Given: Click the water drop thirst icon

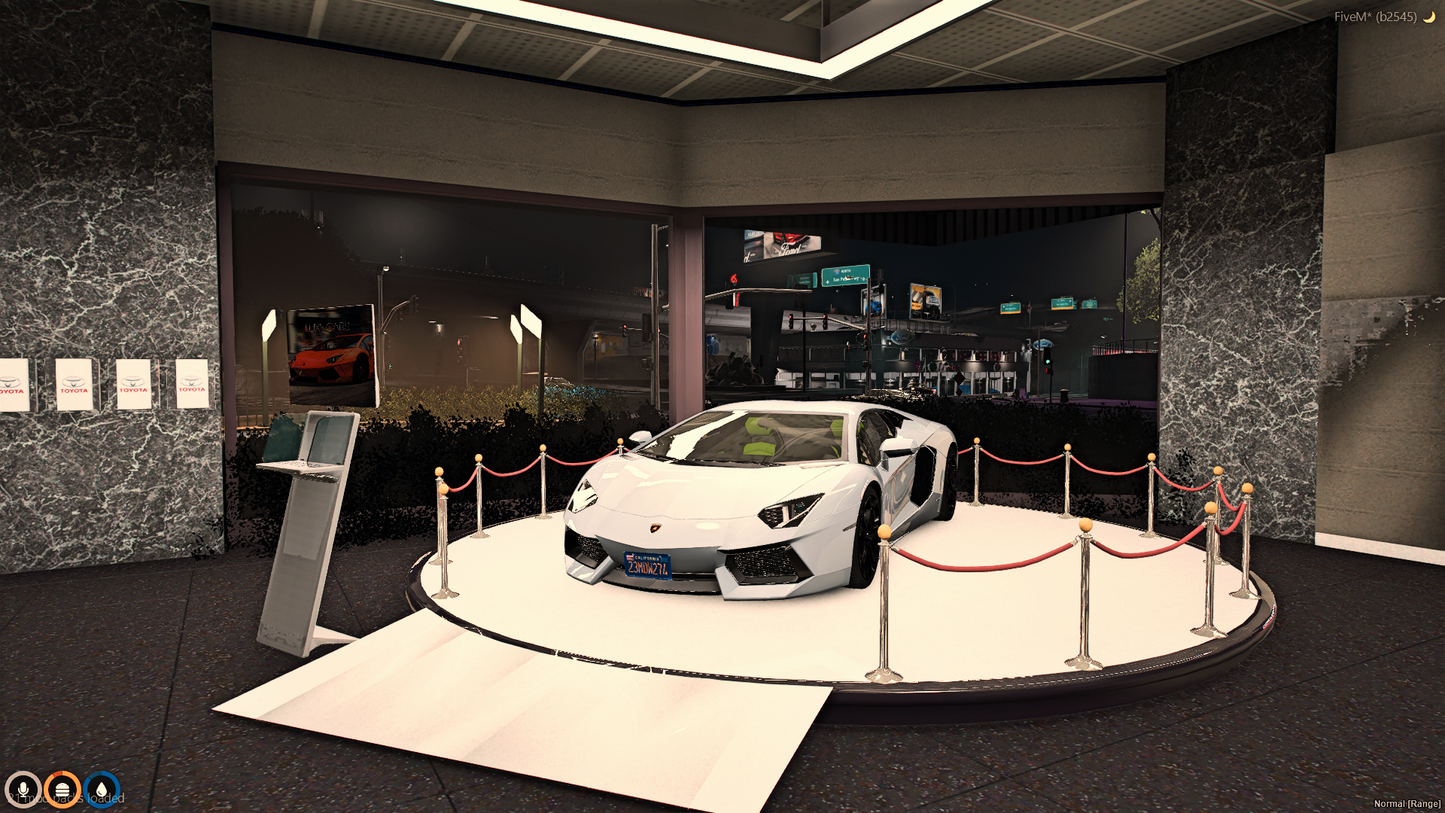Looking at the screenshot, I should [100, 790].
